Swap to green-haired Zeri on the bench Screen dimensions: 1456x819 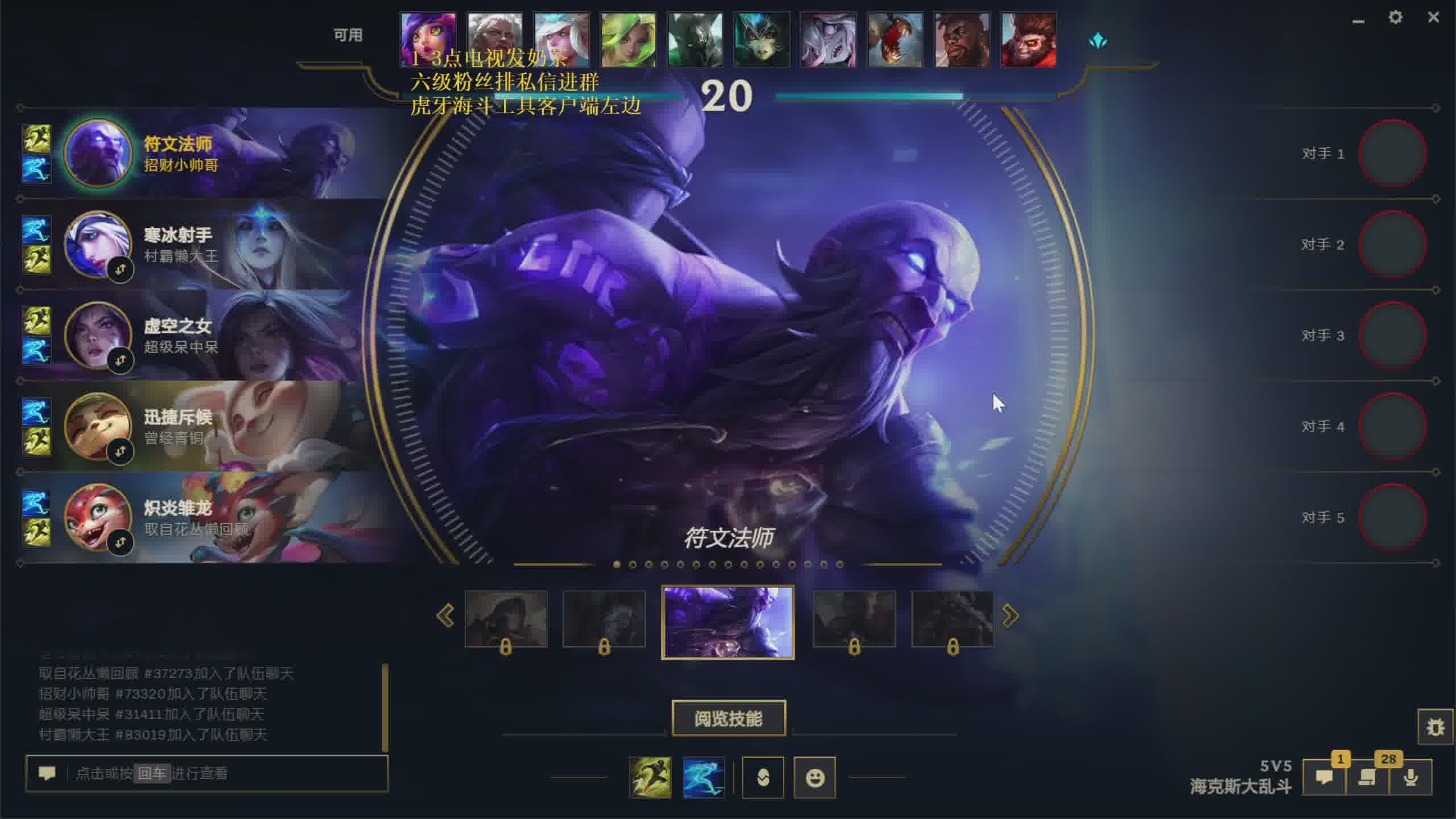tap(628, 40)
